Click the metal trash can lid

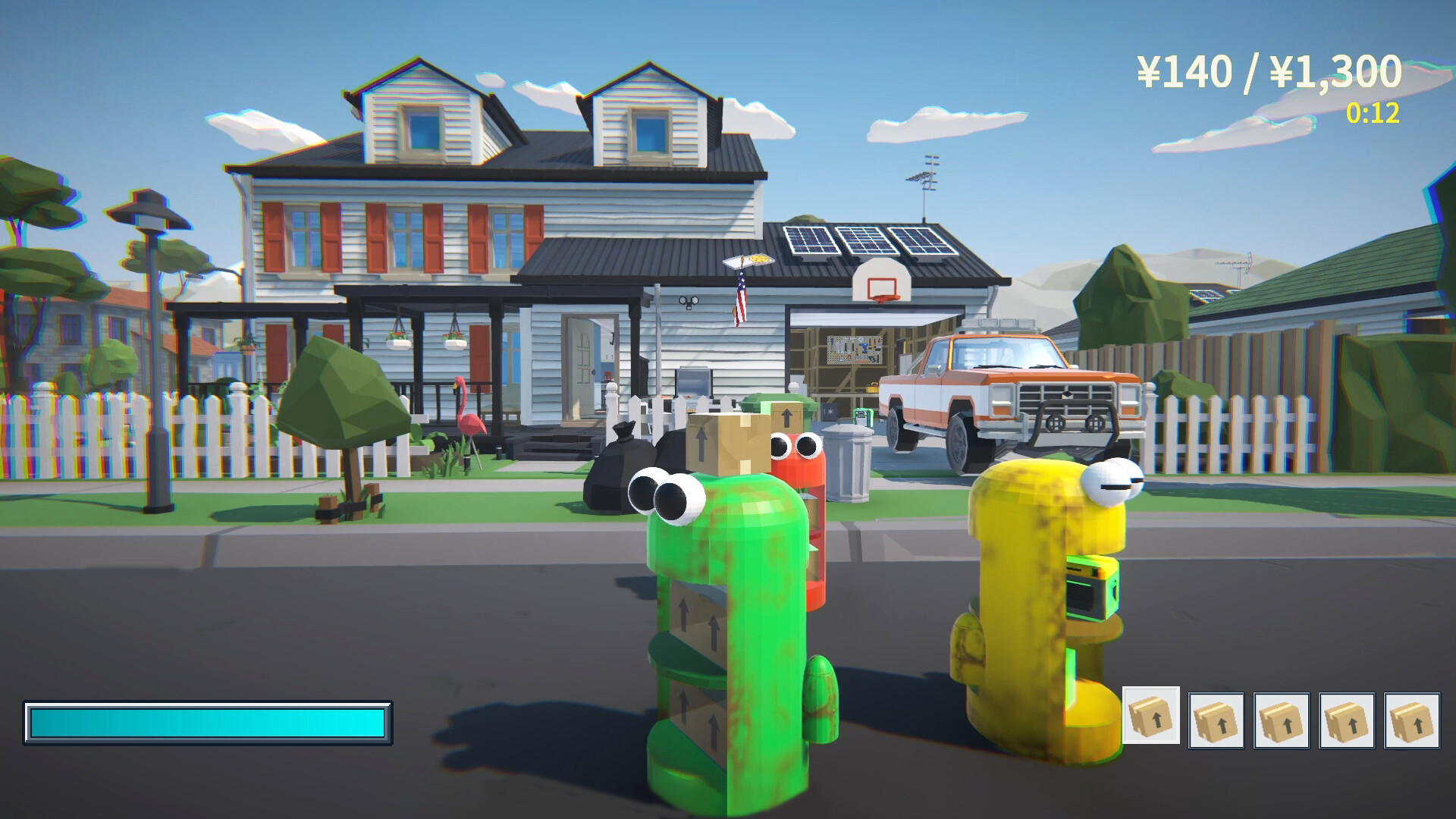pos(849,428)
